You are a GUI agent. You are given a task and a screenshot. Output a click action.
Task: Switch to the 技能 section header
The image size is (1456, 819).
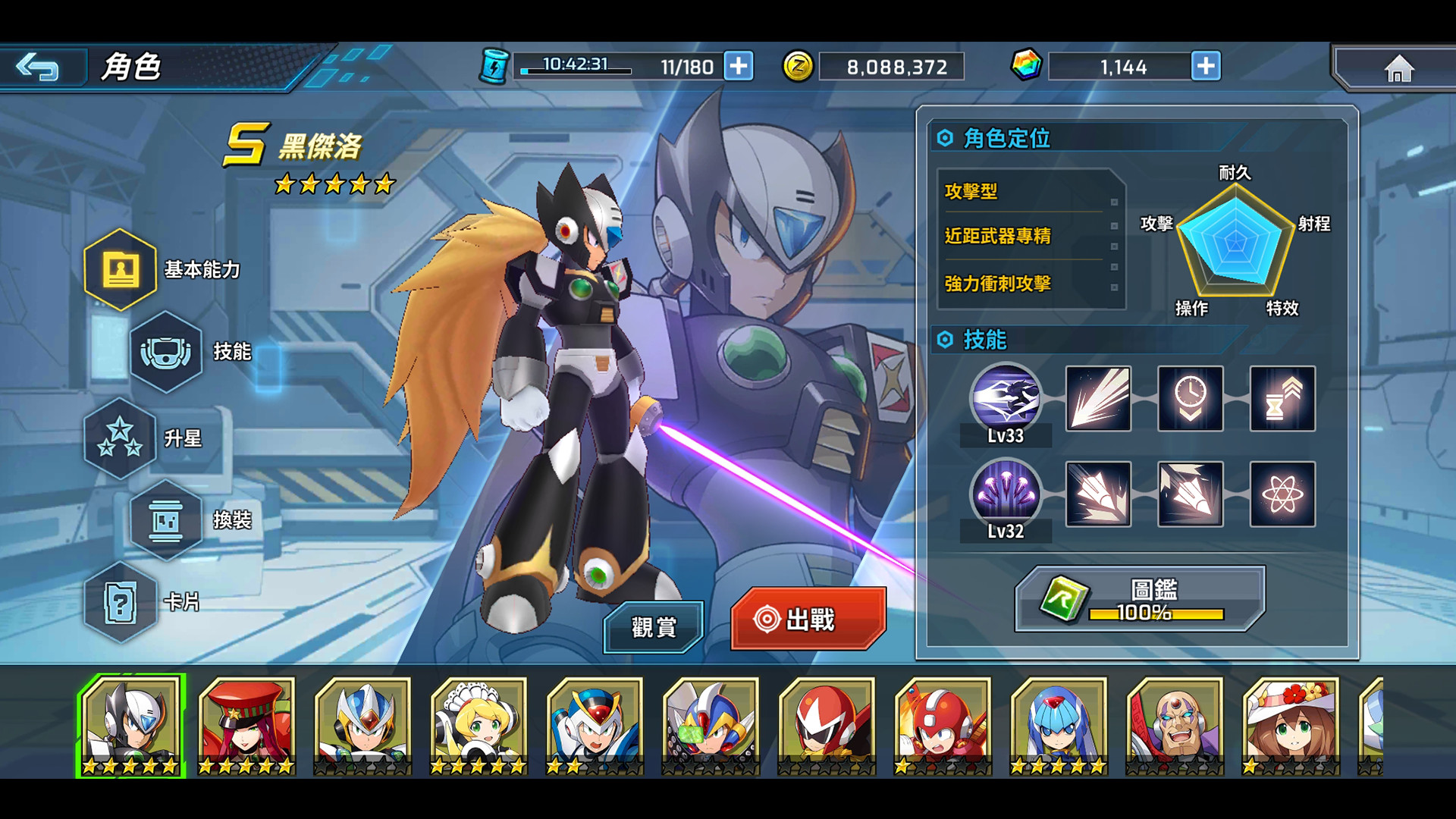(984, 341)
